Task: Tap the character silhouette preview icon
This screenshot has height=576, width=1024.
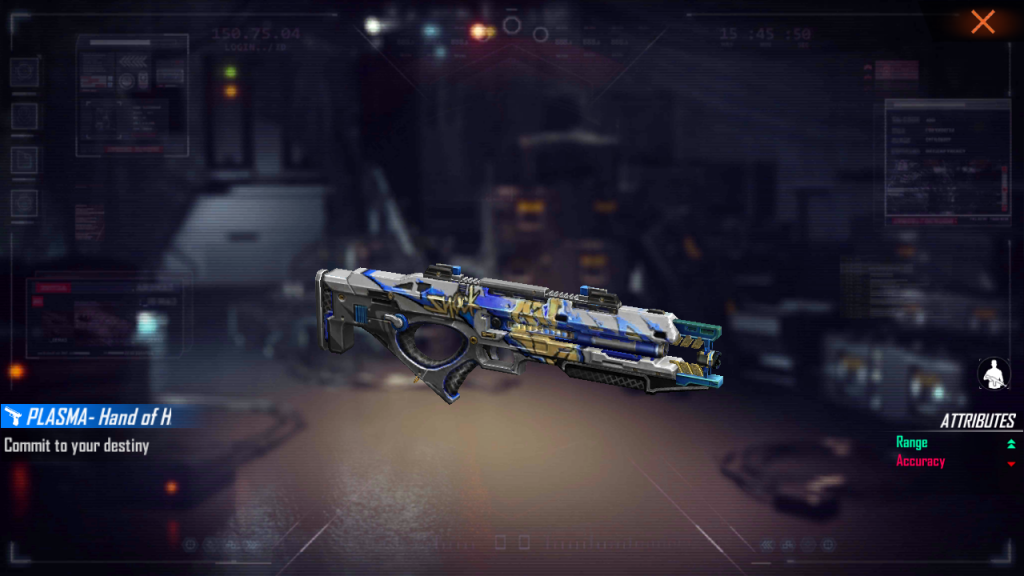Action: pos(992,374)
